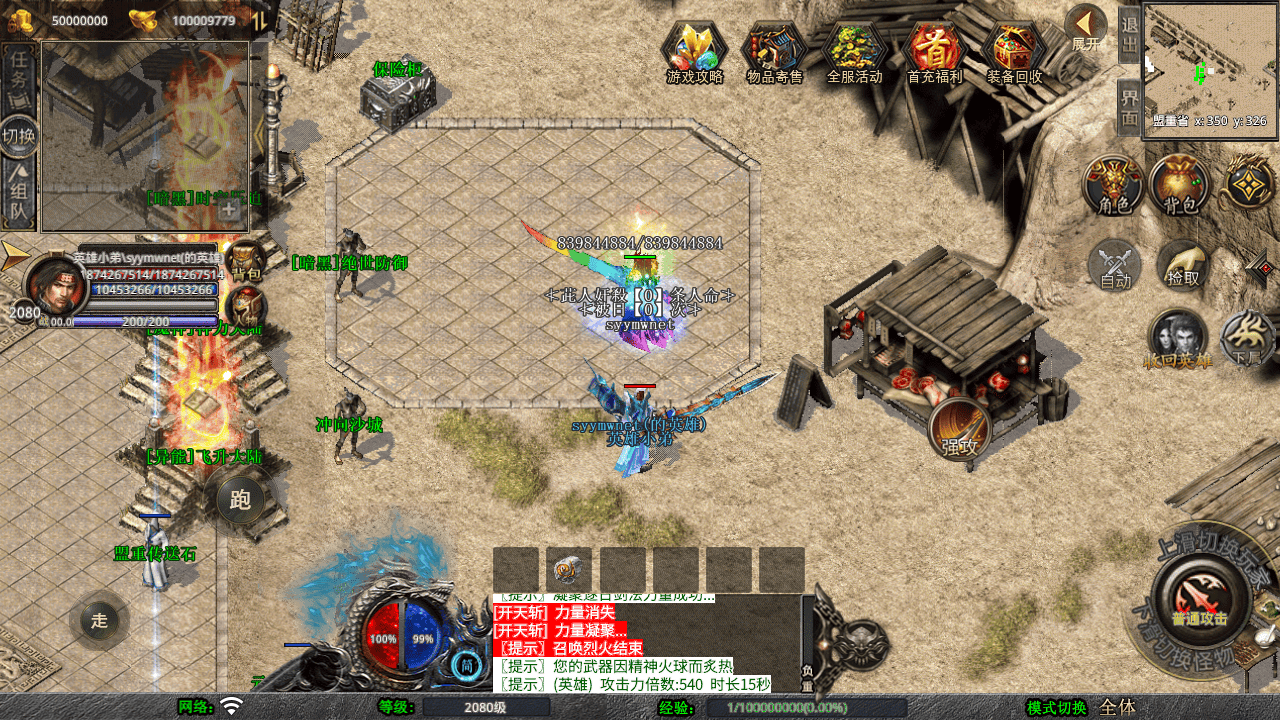Click the 退出 exit button

tap(1129, 34)
